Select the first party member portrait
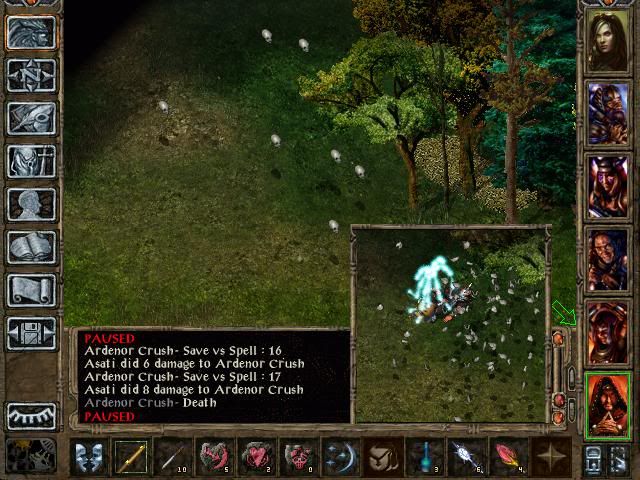This screenshot has height=480, width=640. [607, 40]
